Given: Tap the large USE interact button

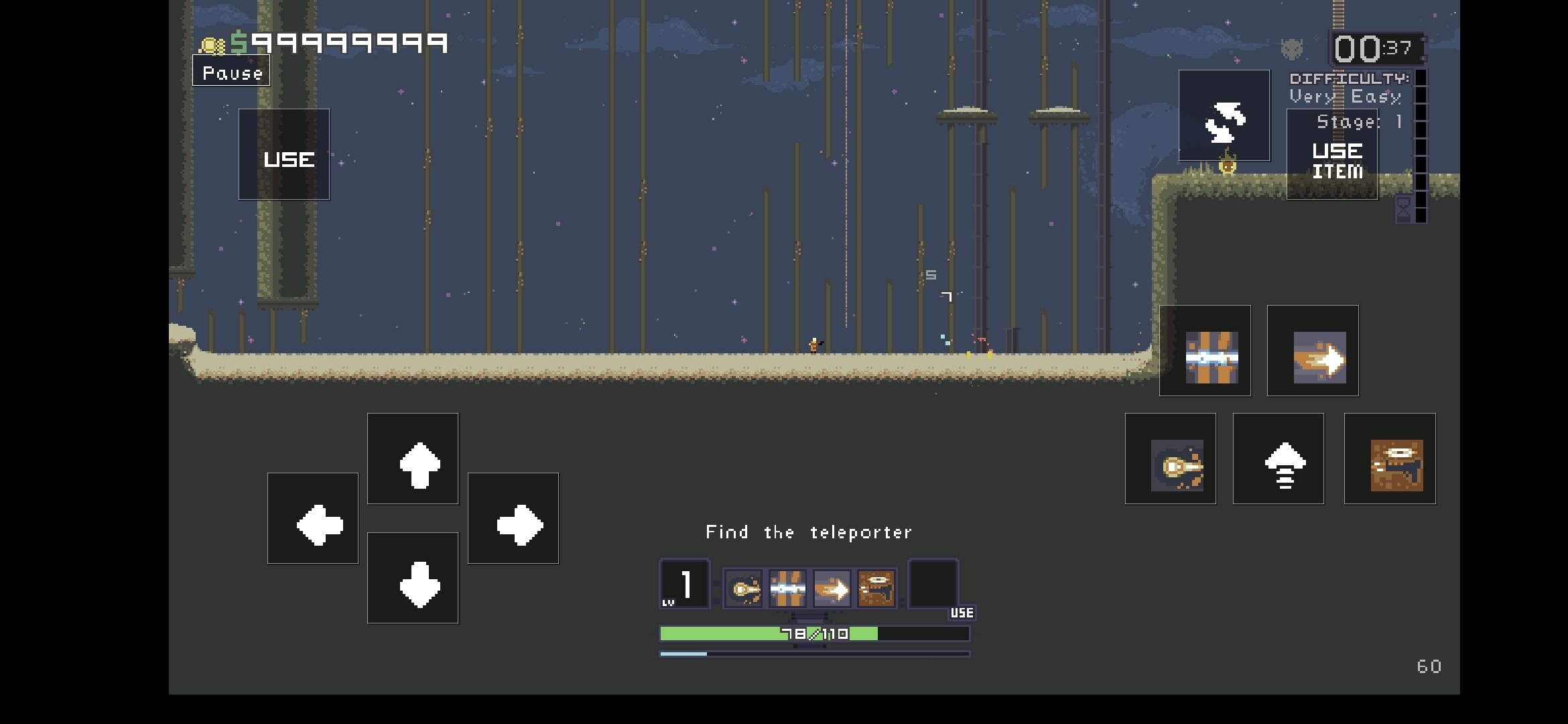Looking at the screenshot, I should click(x=284, y=155).
